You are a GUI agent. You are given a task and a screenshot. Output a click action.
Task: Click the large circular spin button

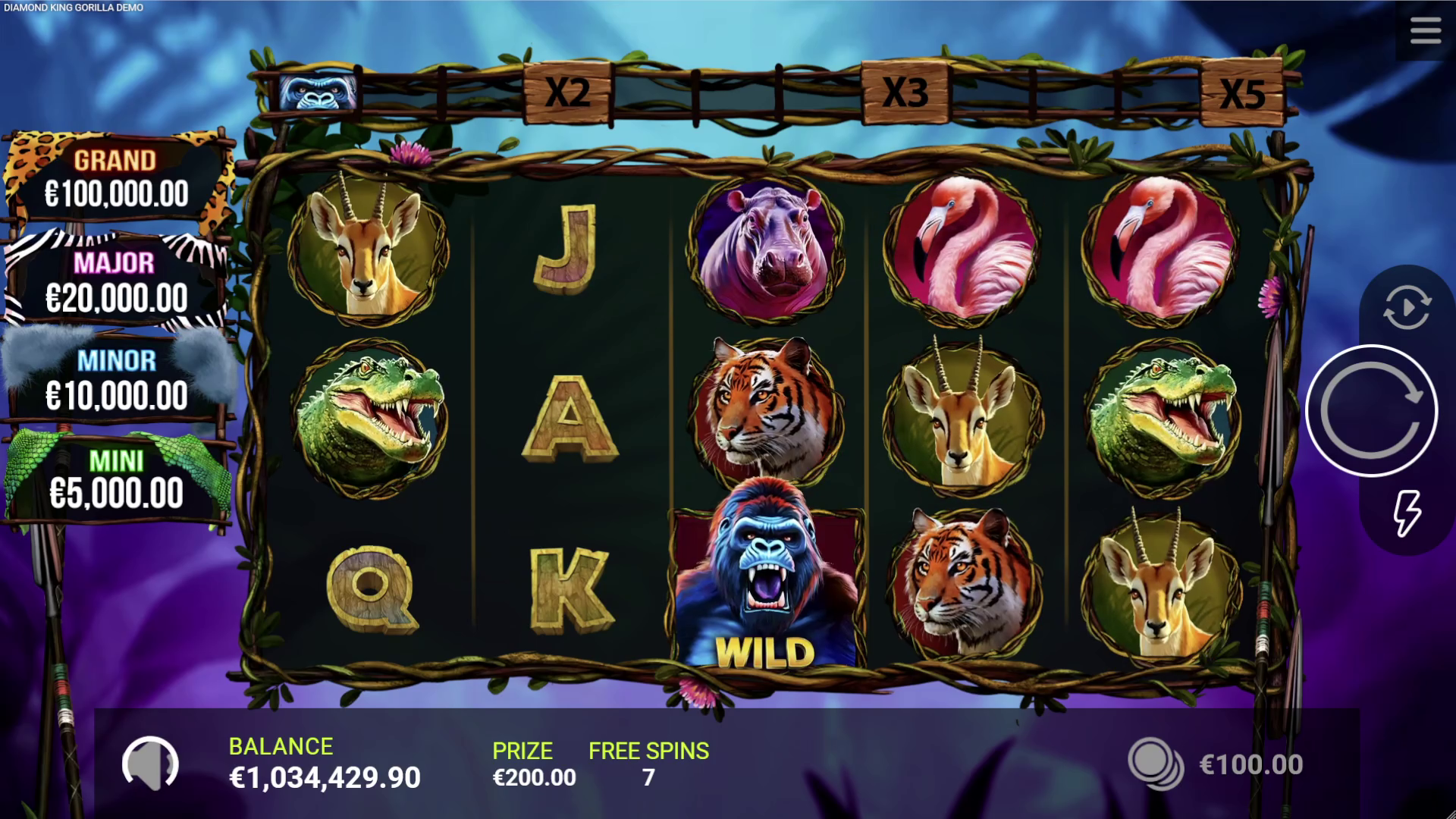(x=1371, y=411)
